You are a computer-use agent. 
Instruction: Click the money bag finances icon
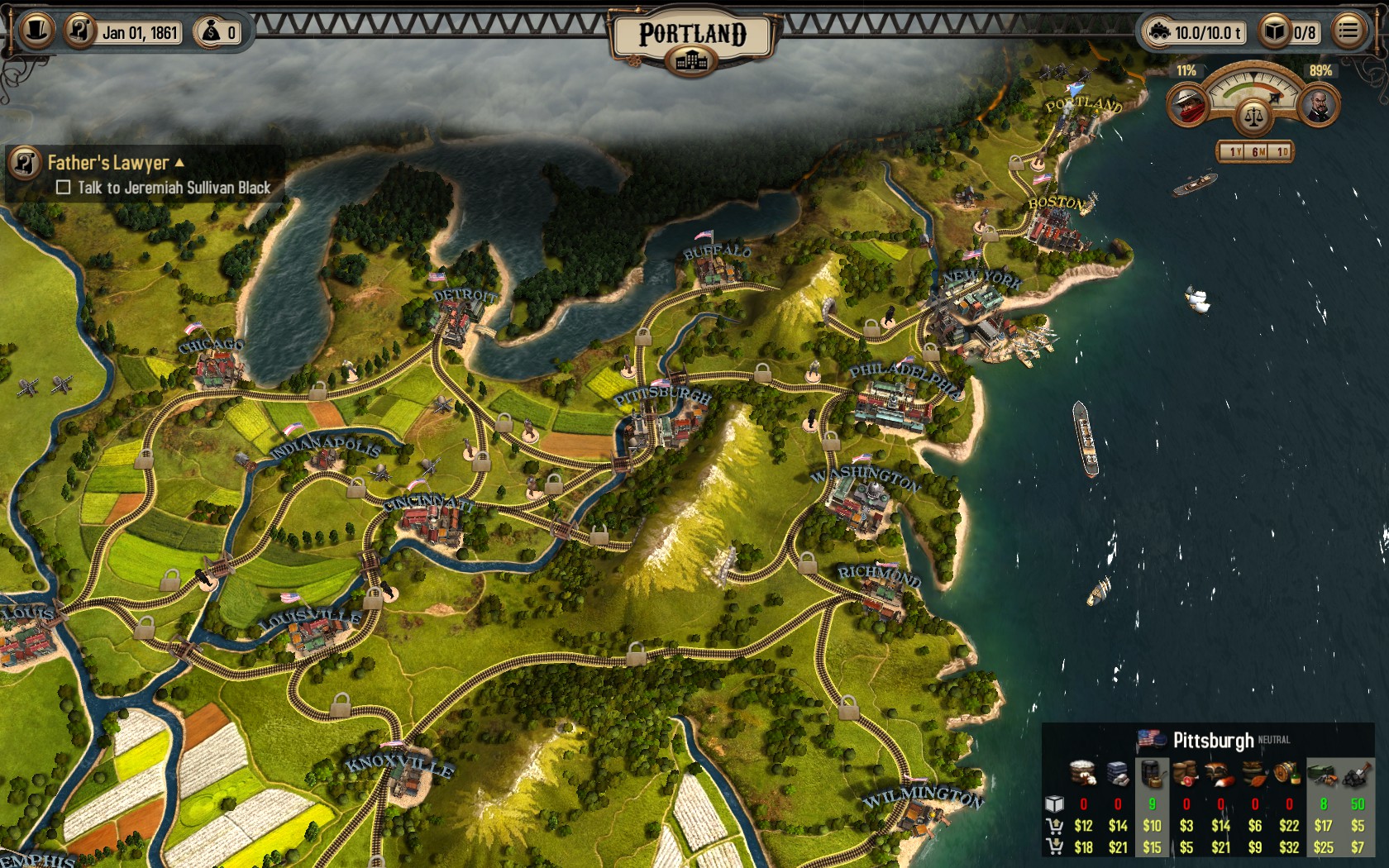pos(212,32)
